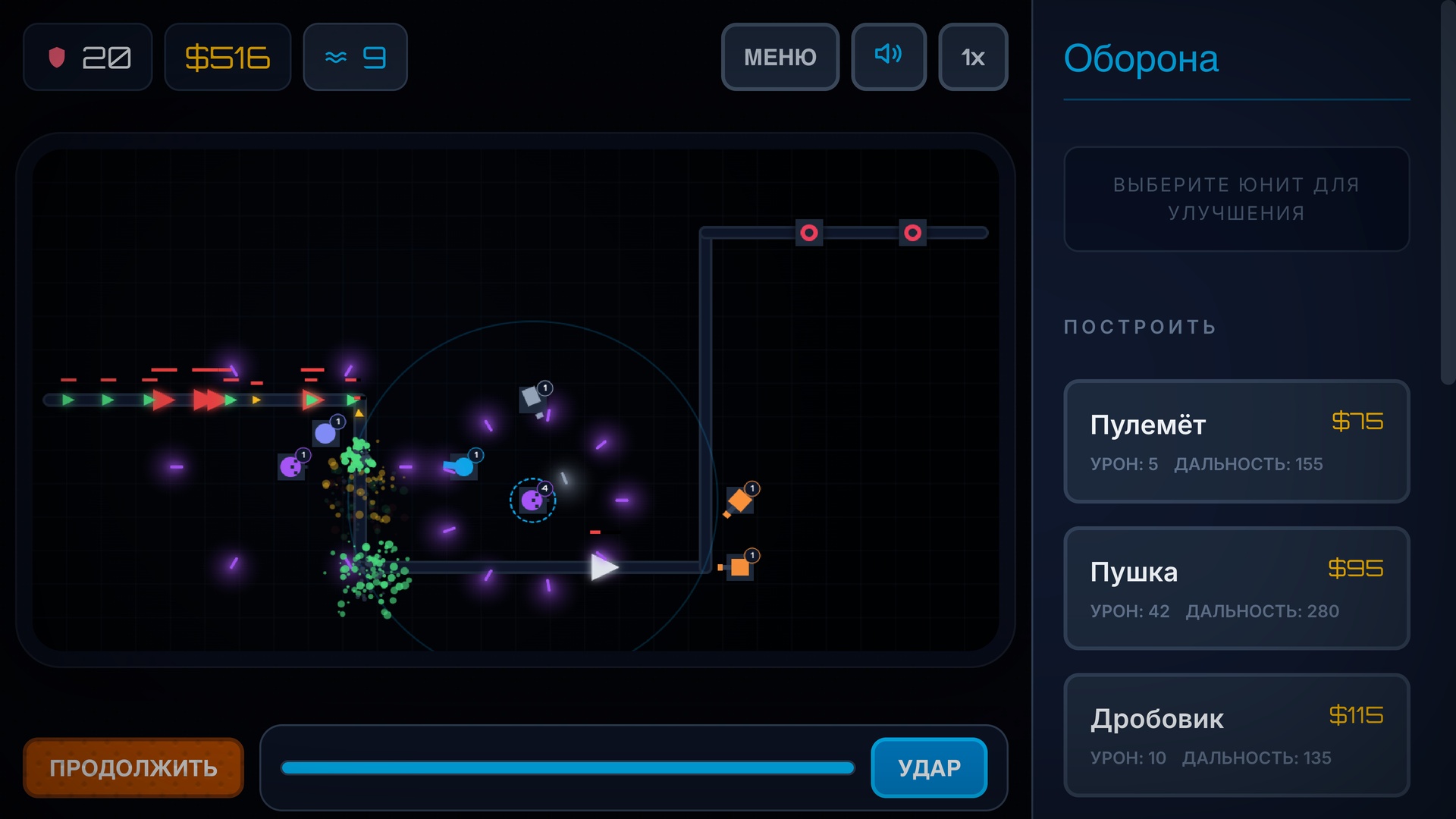The width and height of the screenshot is (1456, 819).
Task: Open the money counter showing $516
Action: 227,56
